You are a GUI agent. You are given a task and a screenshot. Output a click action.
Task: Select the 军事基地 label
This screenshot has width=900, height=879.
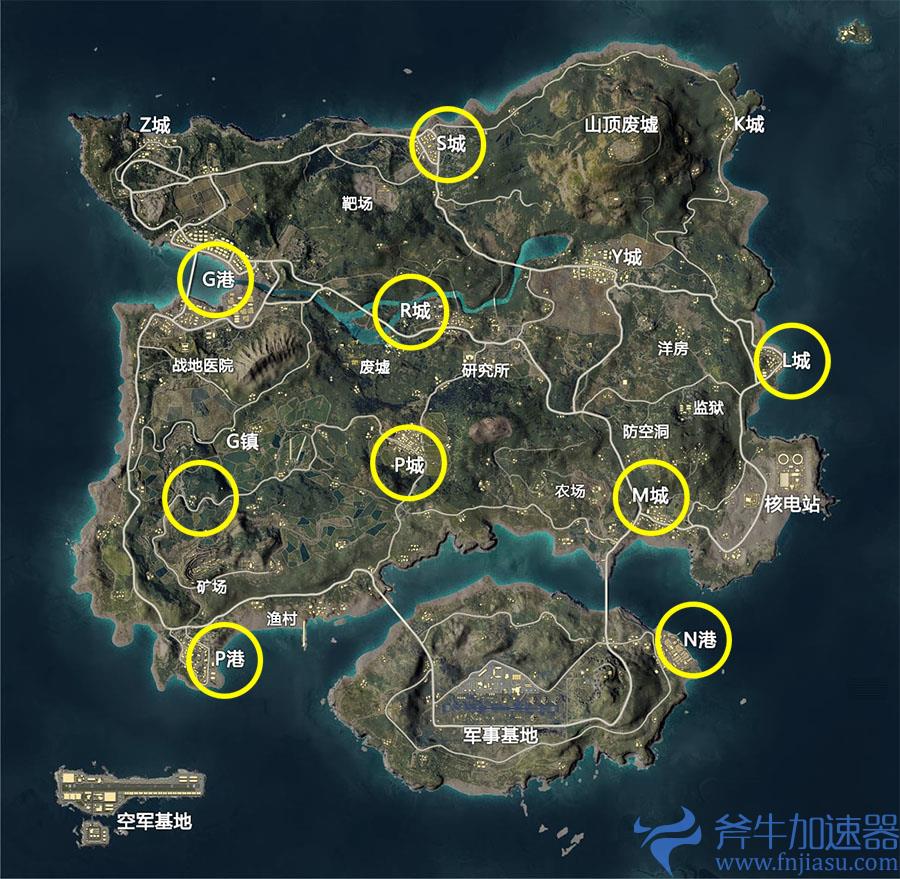tap(500, 735)
